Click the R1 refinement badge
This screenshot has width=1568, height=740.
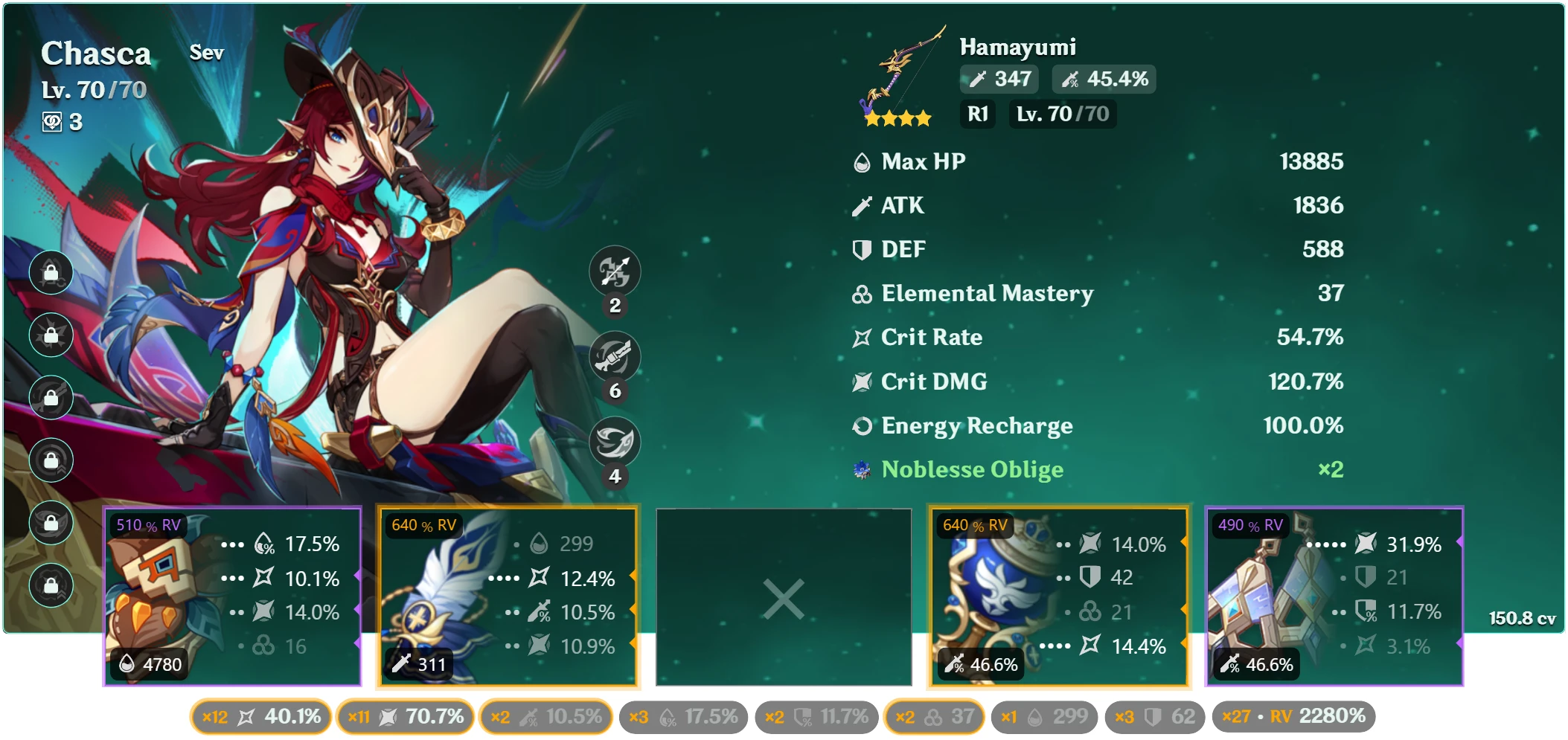[x=977, y=114]
